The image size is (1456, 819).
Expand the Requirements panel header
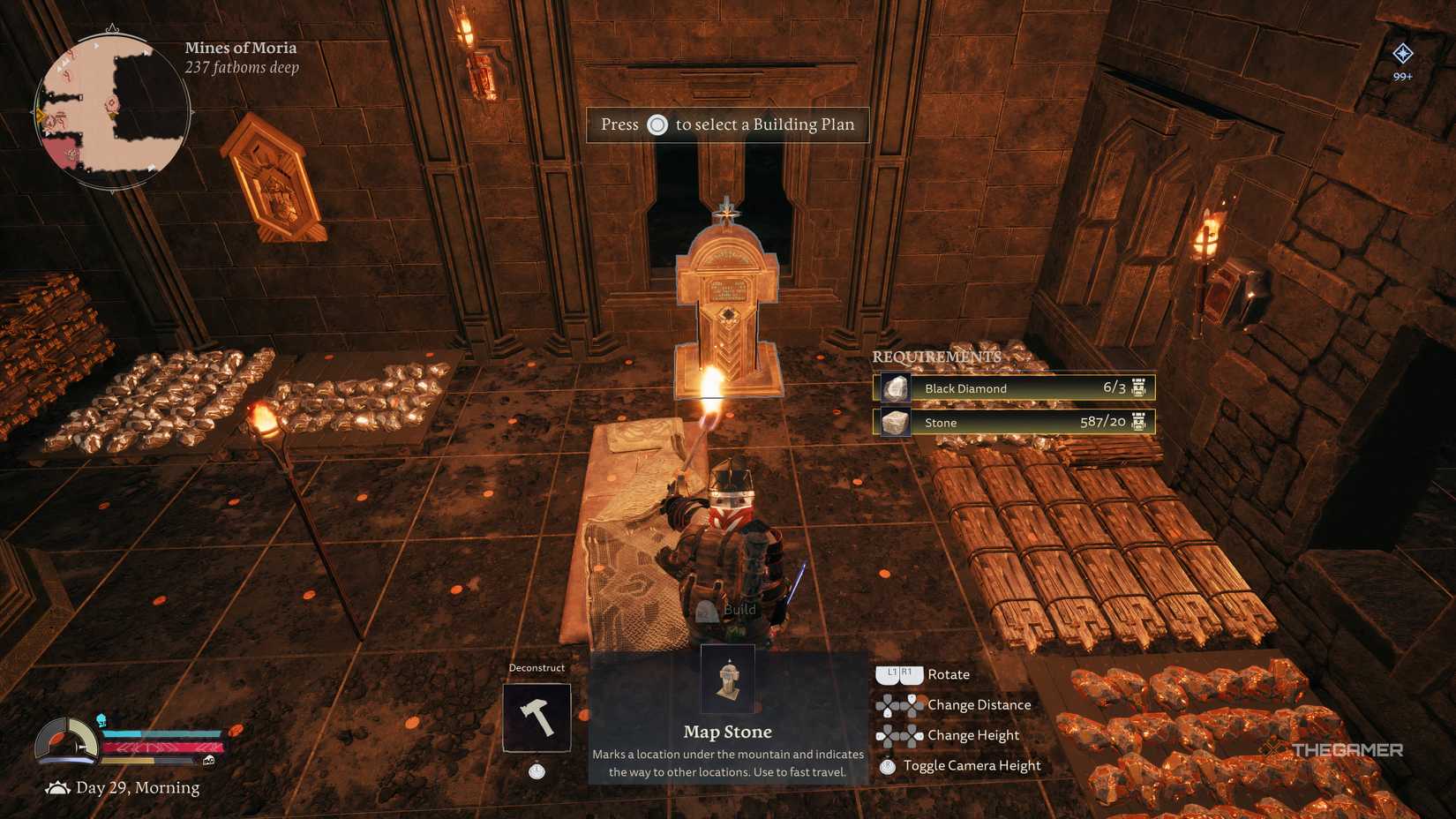point(935,357)
